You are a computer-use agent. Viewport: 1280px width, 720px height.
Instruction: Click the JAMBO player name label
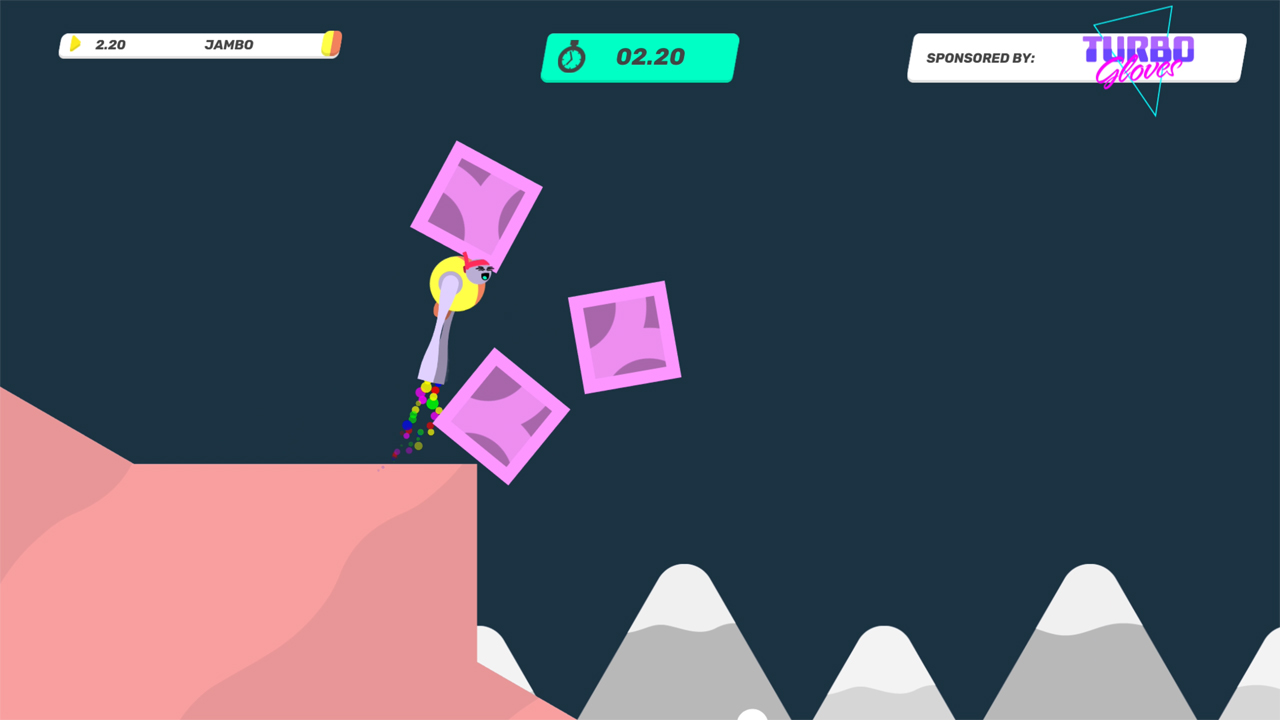point(230,44)
